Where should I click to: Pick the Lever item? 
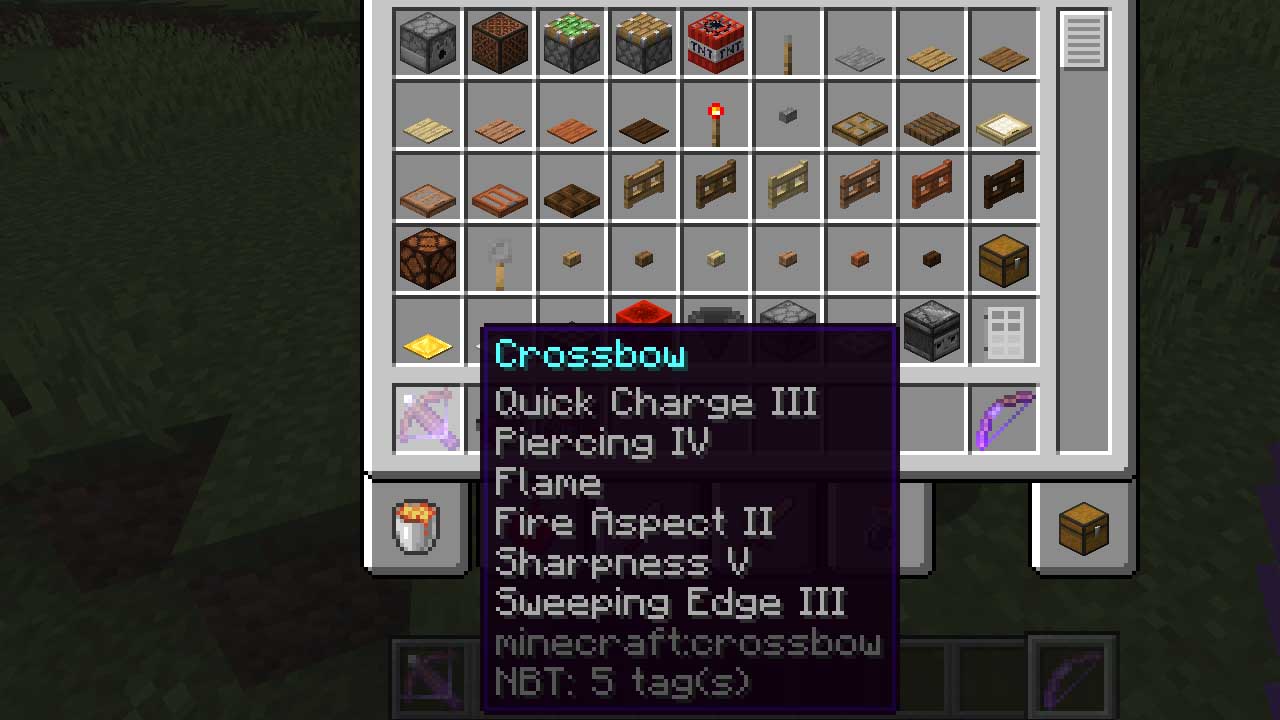tap(499, 258)
